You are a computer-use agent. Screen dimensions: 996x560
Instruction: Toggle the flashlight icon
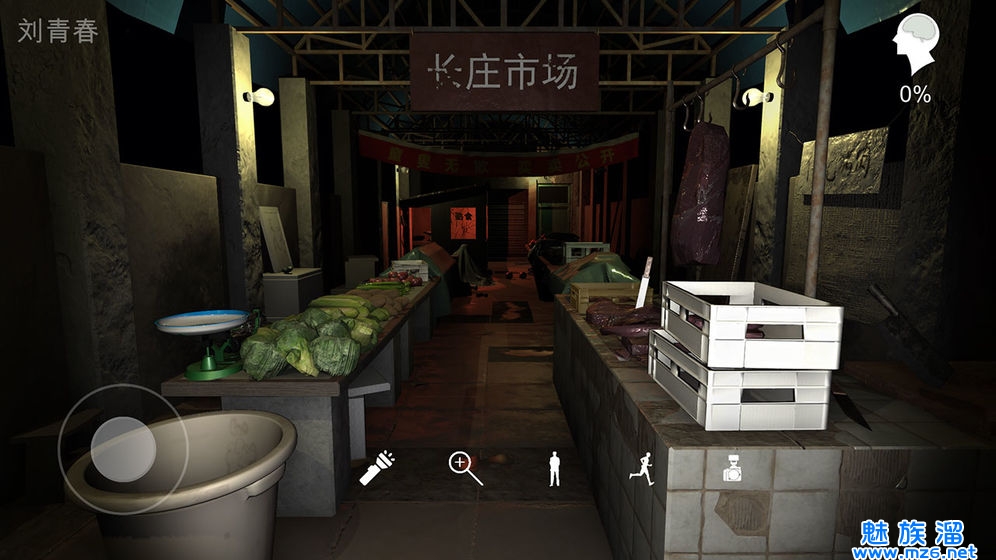(379, 467)
